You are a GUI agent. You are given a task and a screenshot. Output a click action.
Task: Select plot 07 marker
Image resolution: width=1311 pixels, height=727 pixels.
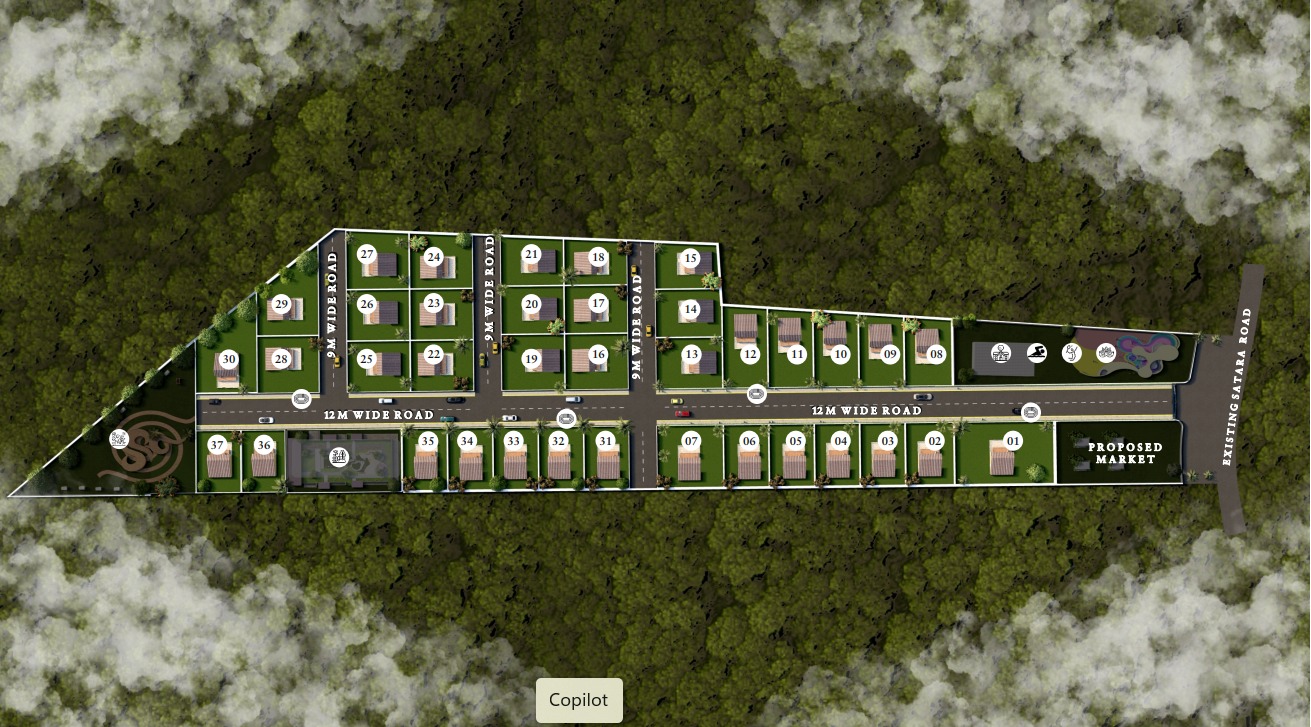pyautogui.click(x=690, y=440)
